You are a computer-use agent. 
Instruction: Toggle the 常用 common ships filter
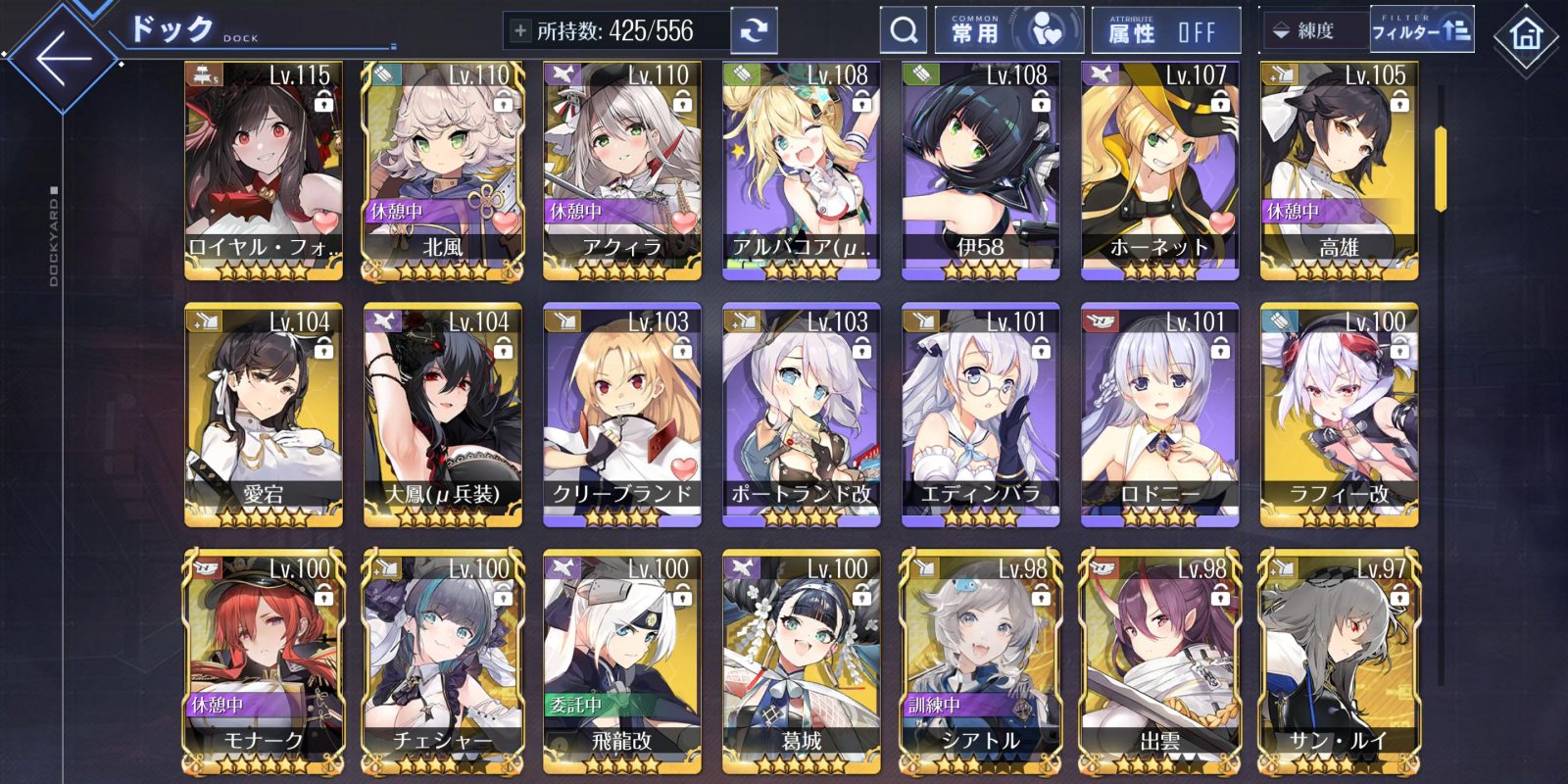(x=1008, y=31)
